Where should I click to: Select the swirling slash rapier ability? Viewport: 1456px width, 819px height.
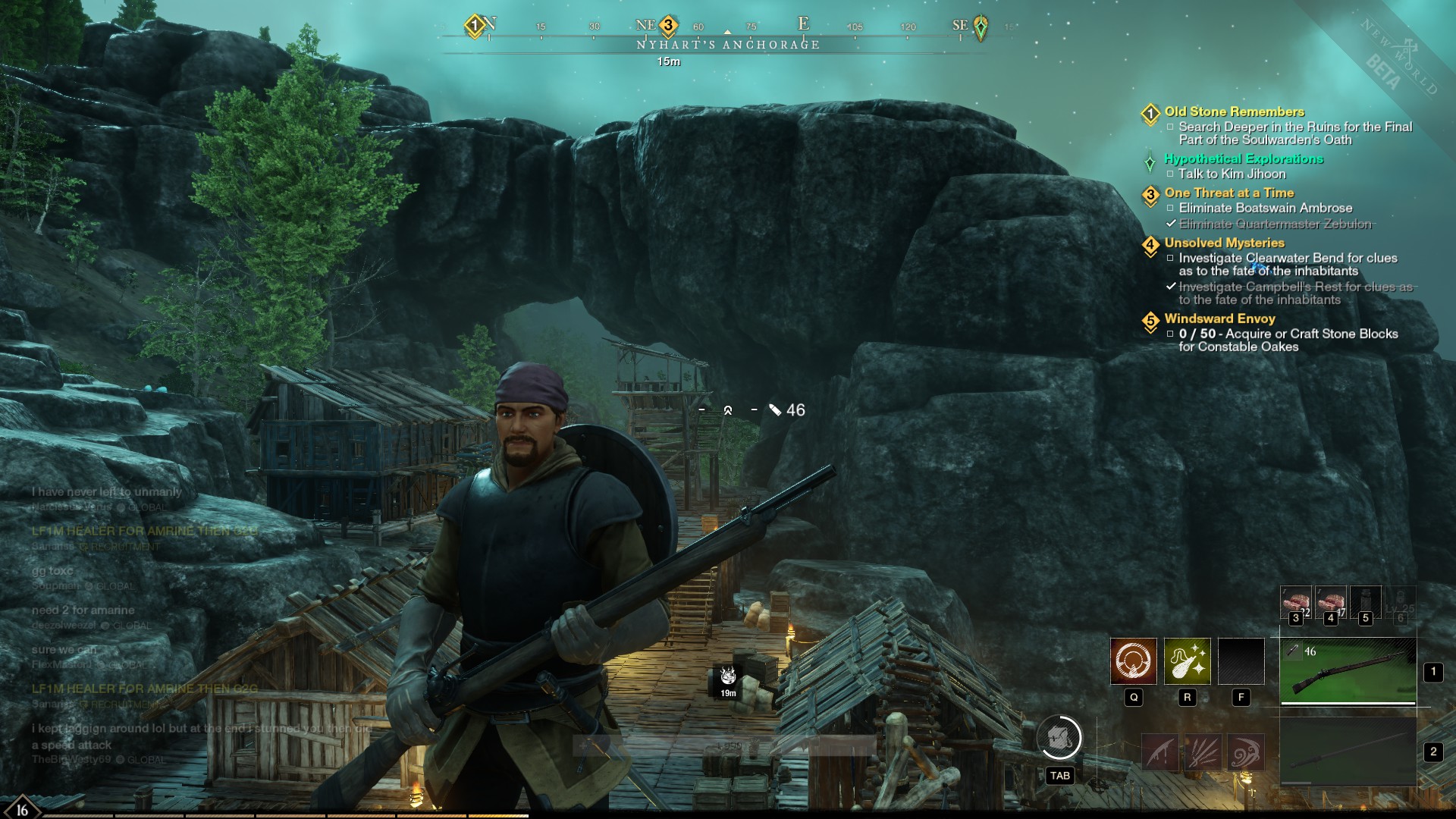pos(1245,752)
